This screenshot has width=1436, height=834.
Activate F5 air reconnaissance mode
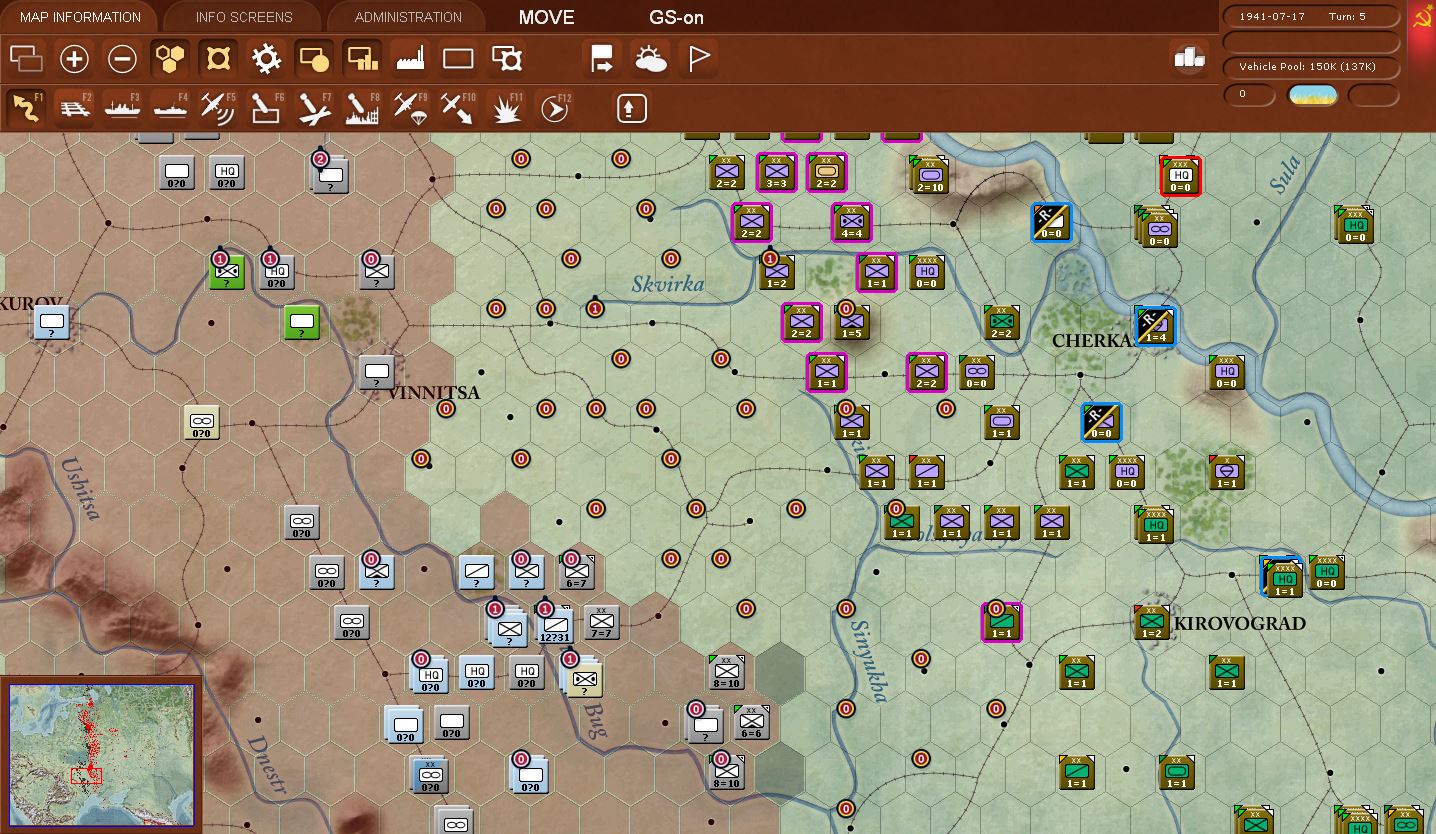tap(218, 107)
